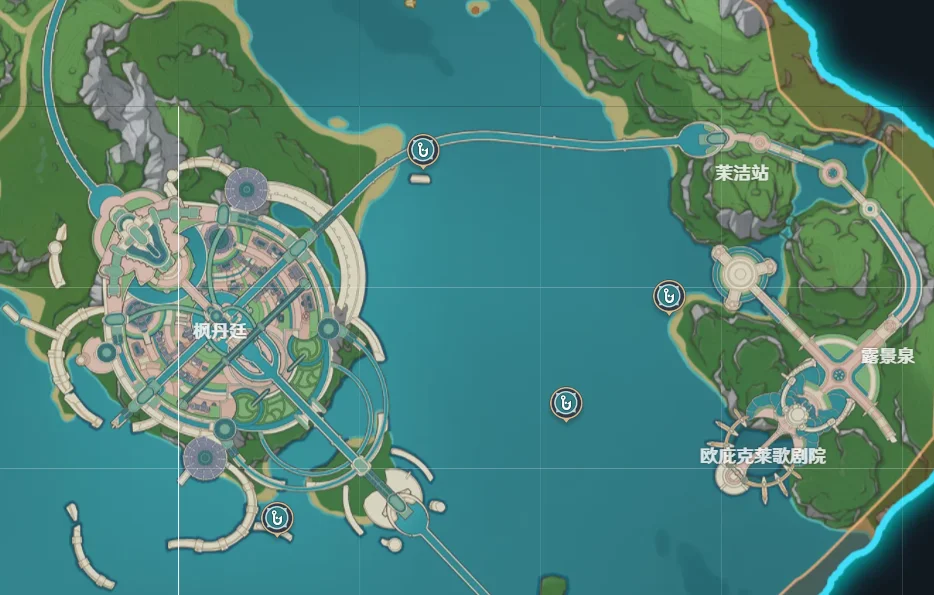Choose the fishing marker by 枫丹廷's southern docks
This screenshot has width=934, height=595.
pos(275,517)
